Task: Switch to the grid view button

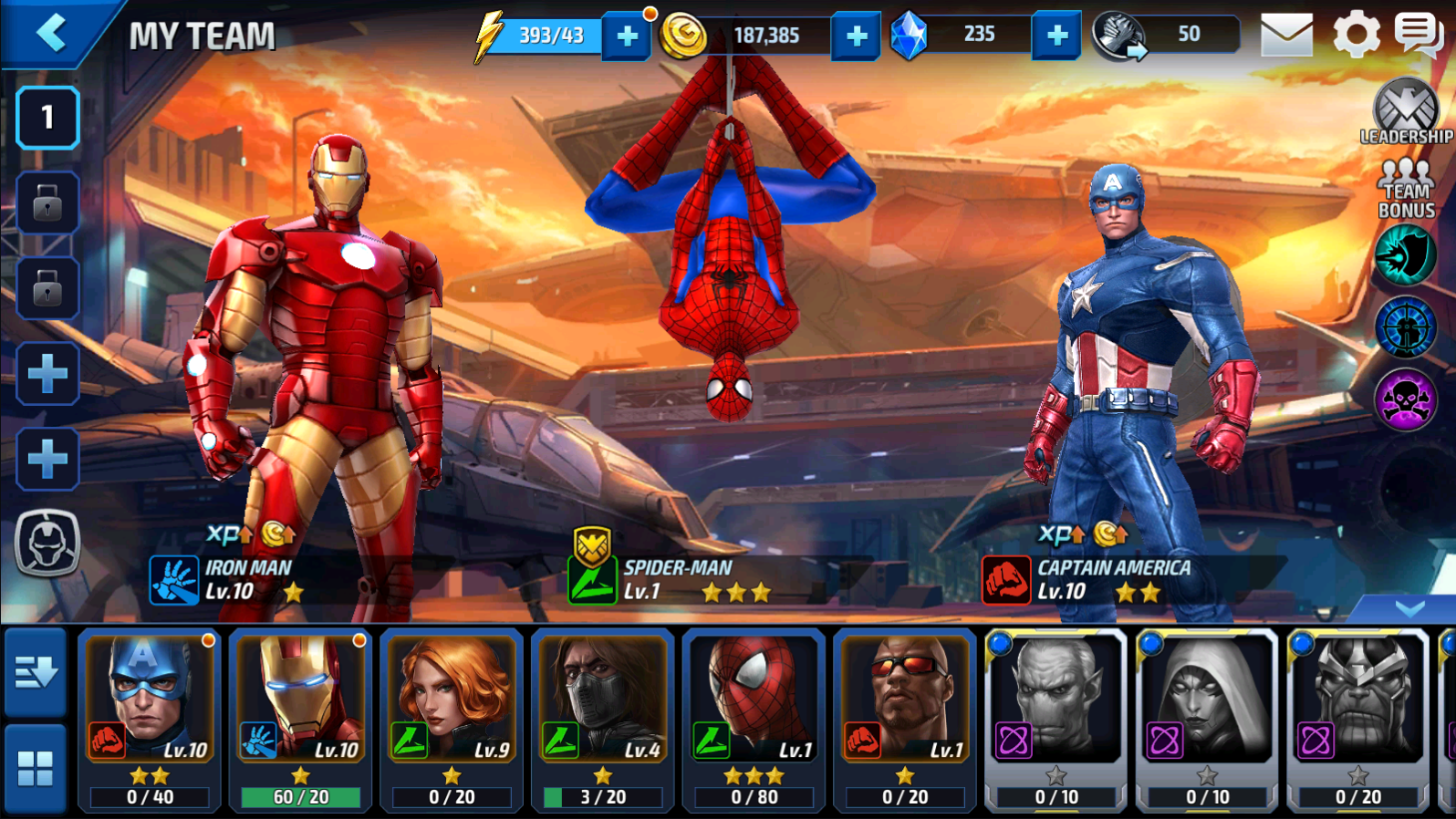Action: 36,768
